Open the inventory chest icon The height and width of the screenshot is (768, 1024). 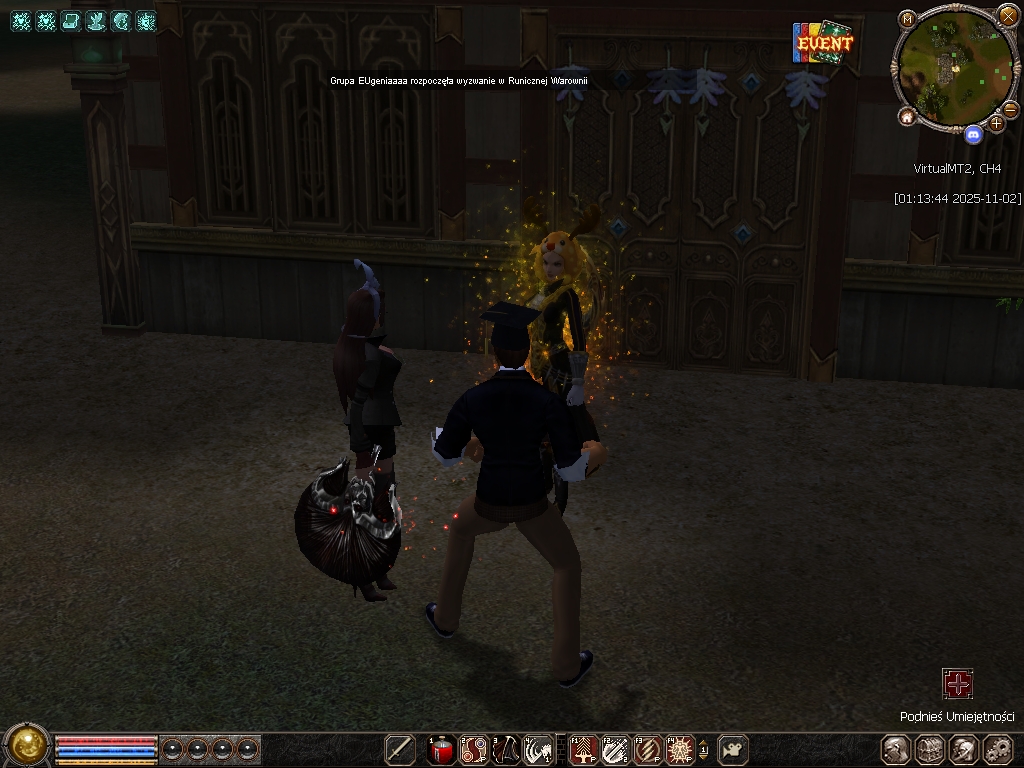pos(930,749)
